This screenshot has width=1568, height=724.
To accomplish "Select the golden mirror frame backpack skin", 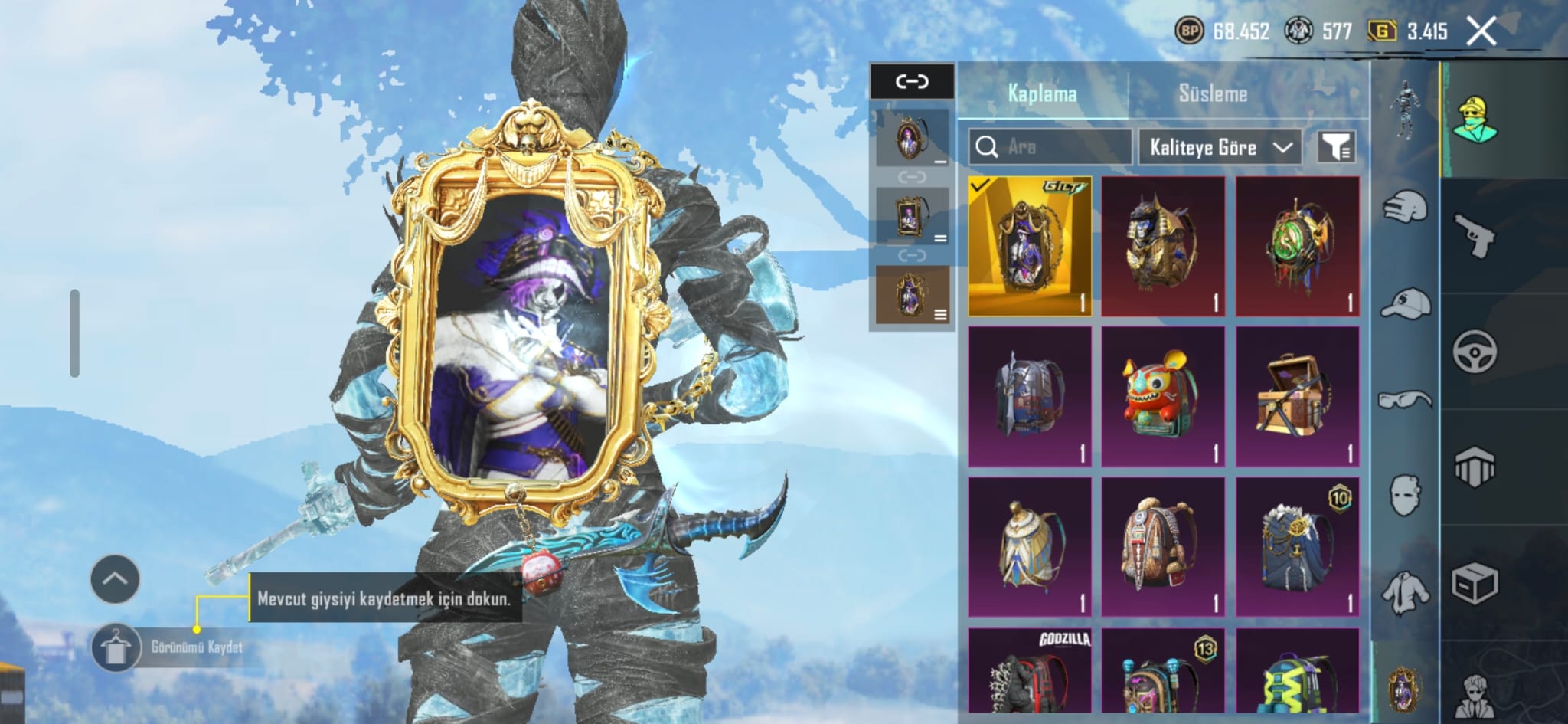I will [1029, 247].
